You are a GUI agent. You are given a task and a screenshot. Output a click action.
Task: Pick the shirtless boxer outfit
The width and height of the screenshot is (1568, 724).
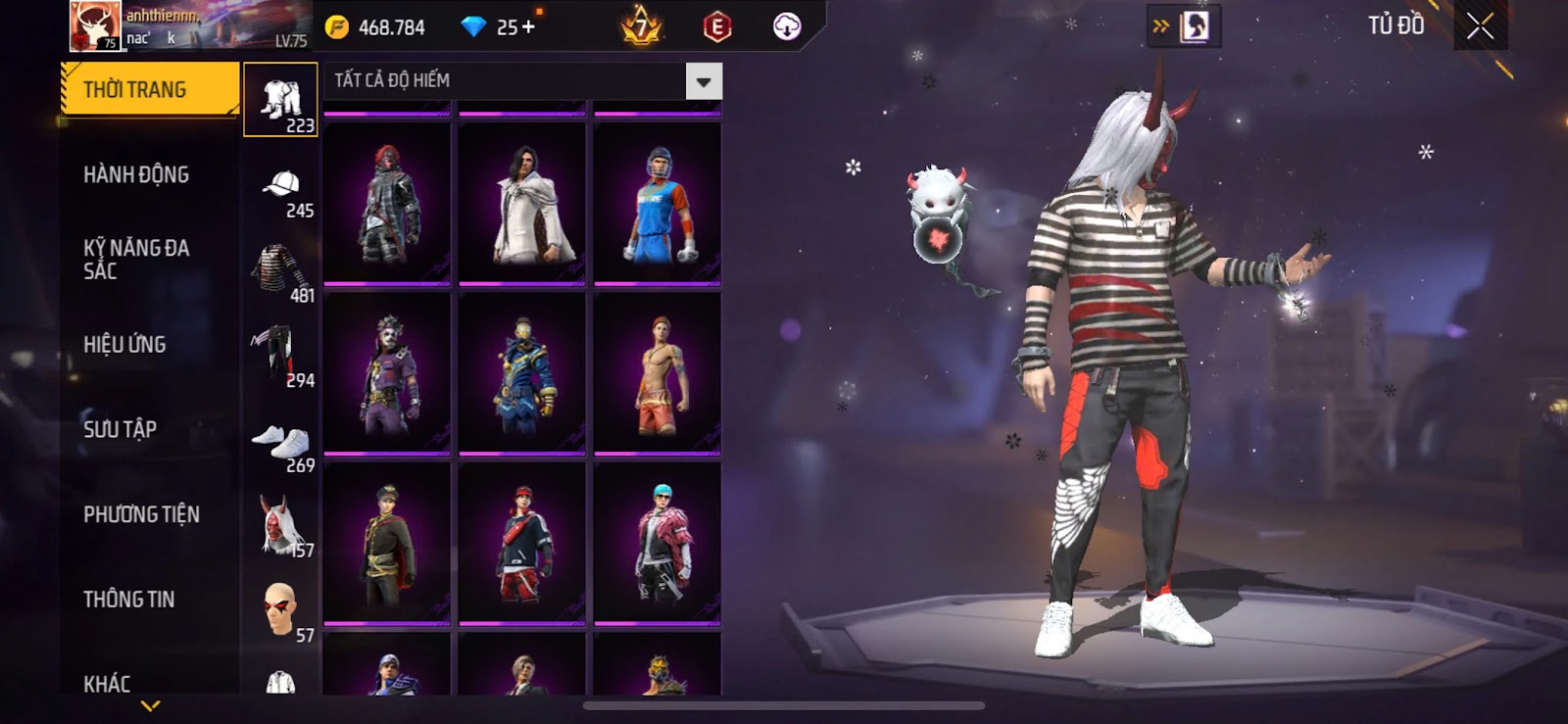pyautogui.click(x=658, y=373)
